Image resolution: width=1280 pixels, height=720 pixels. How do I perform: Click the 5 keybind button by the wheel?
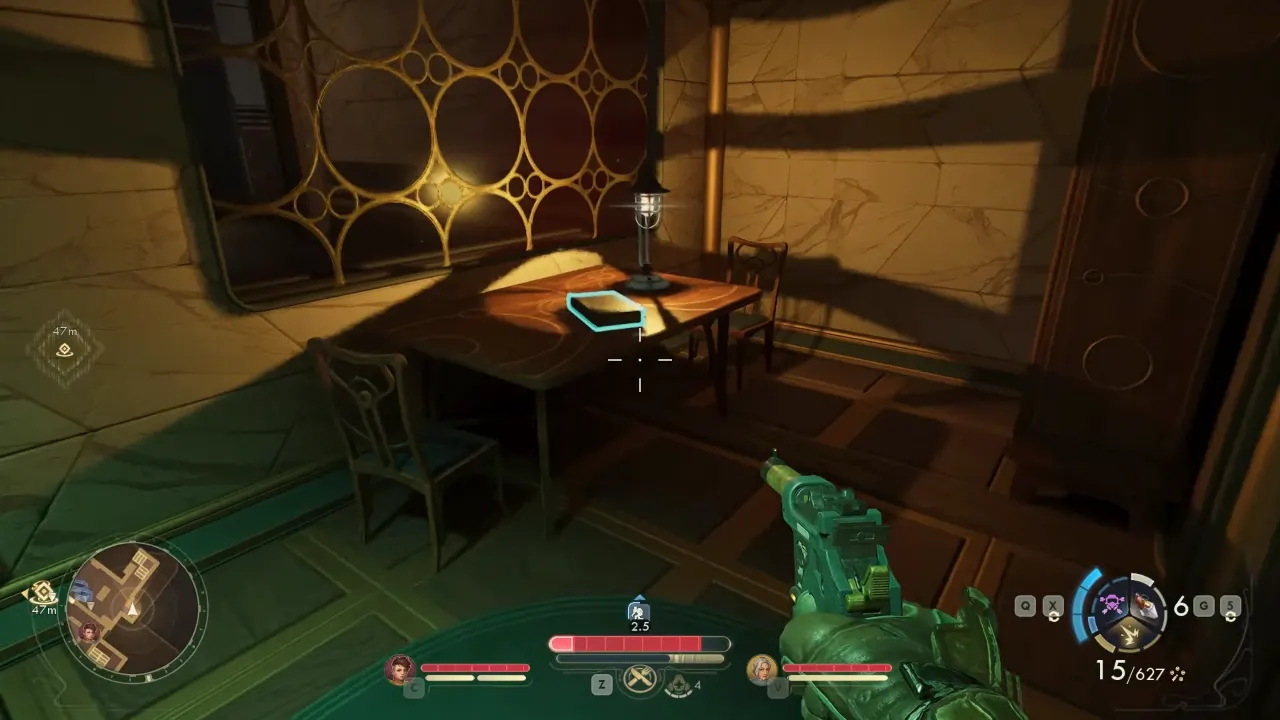1230,604
